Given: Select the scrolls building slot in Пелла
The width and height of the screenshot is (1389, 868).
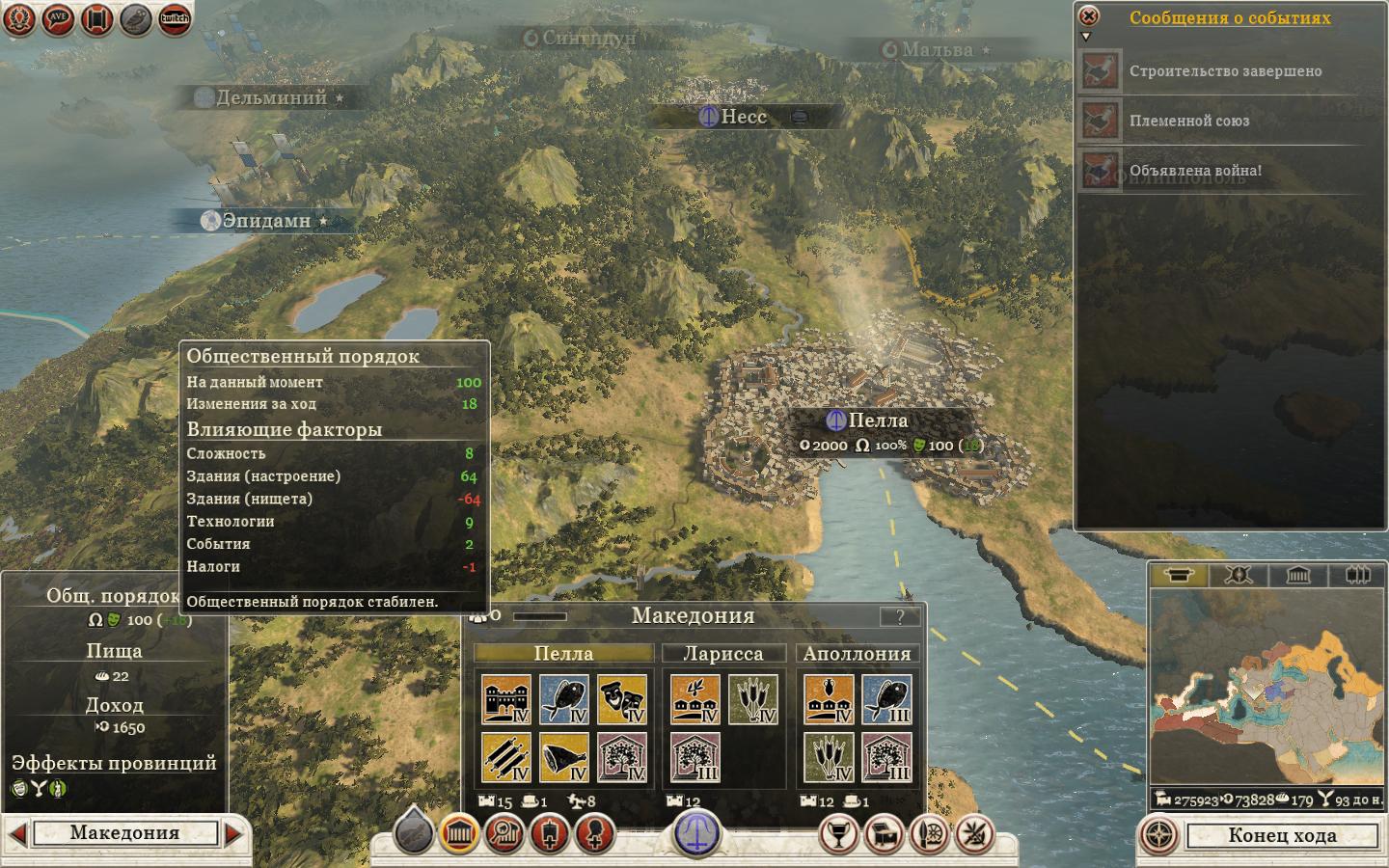Looking at the screenshot, I should (x=506, y=758).
